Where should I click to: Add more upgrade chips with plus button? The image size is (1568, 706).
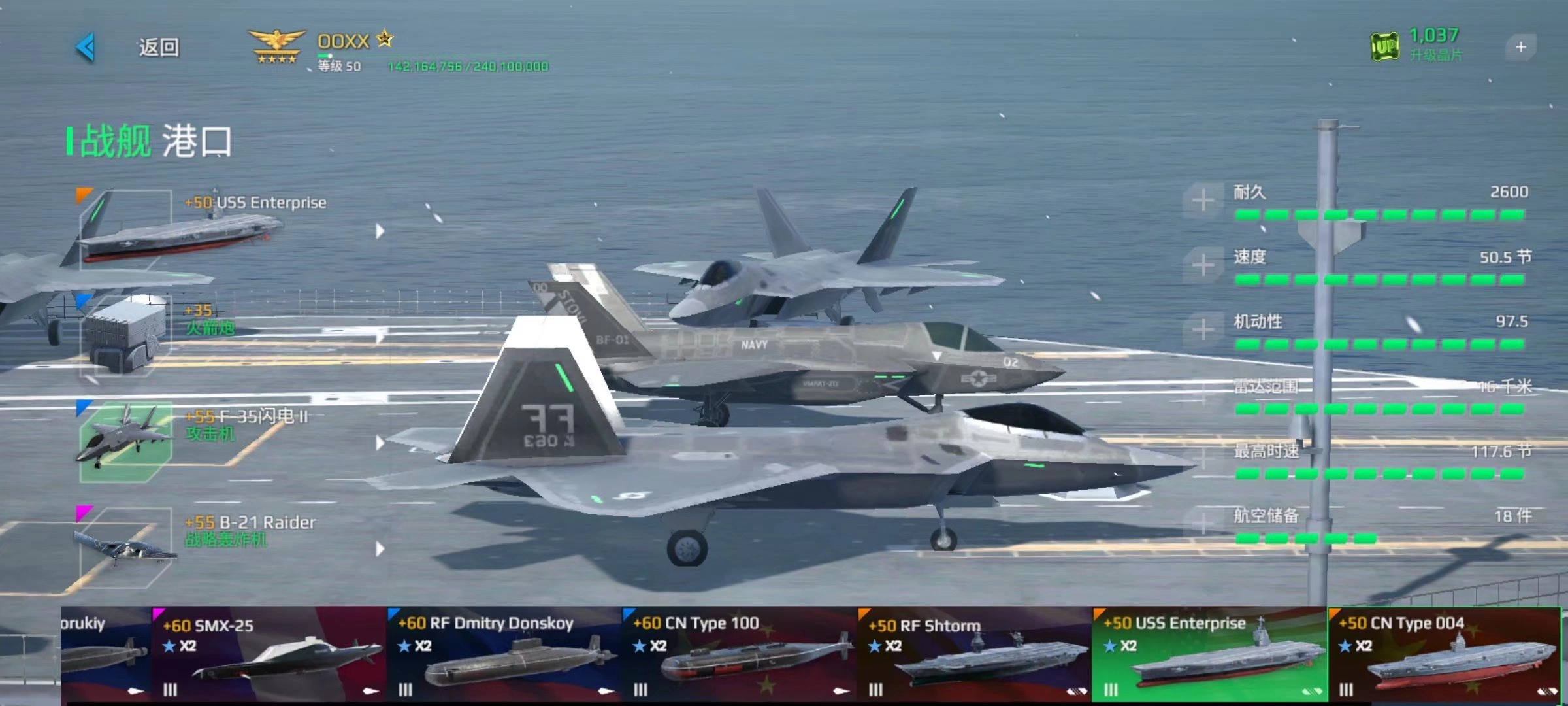coord(1520,47)
